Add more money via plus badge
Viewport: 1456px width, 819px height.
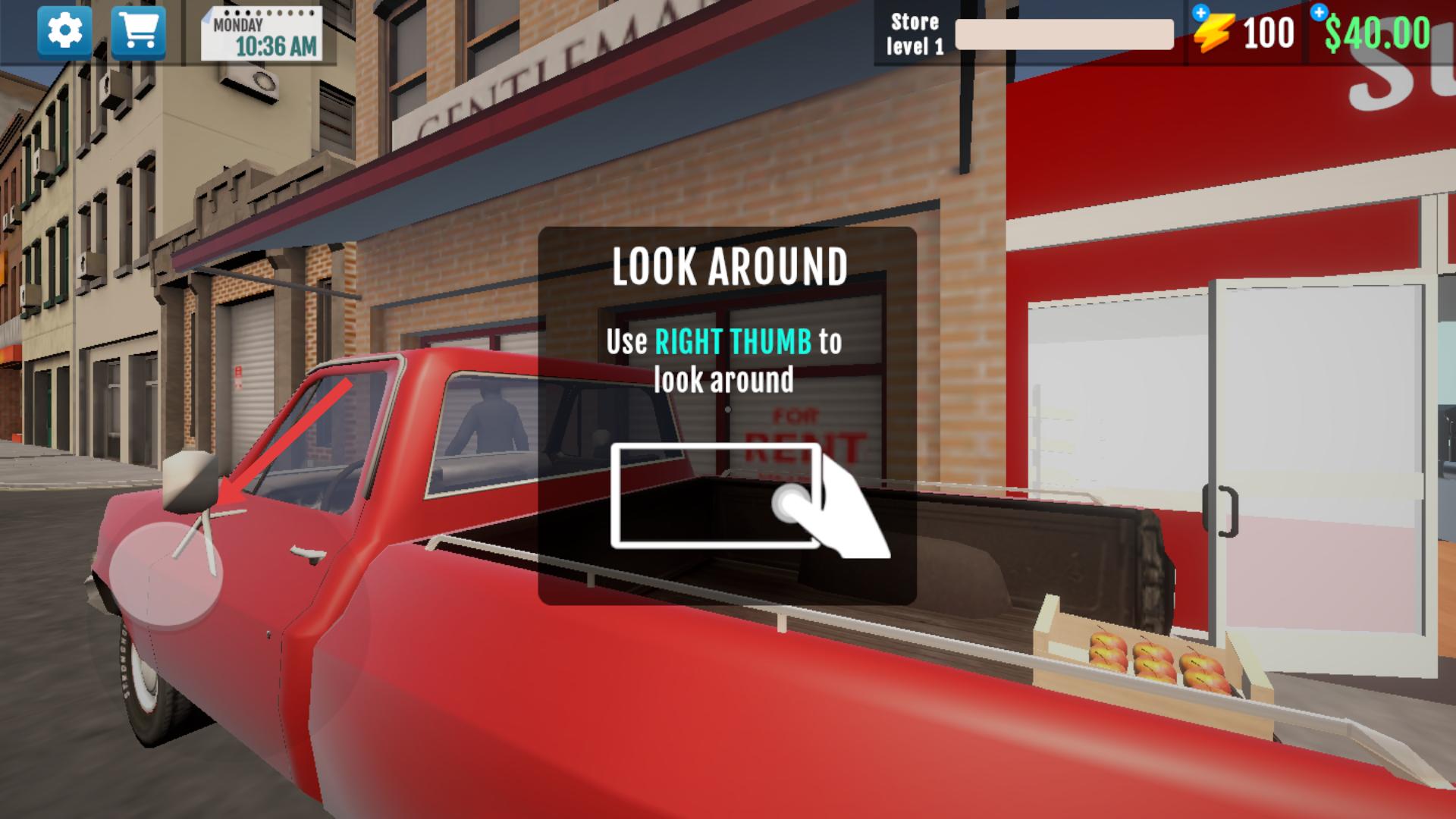point(1319,12)
